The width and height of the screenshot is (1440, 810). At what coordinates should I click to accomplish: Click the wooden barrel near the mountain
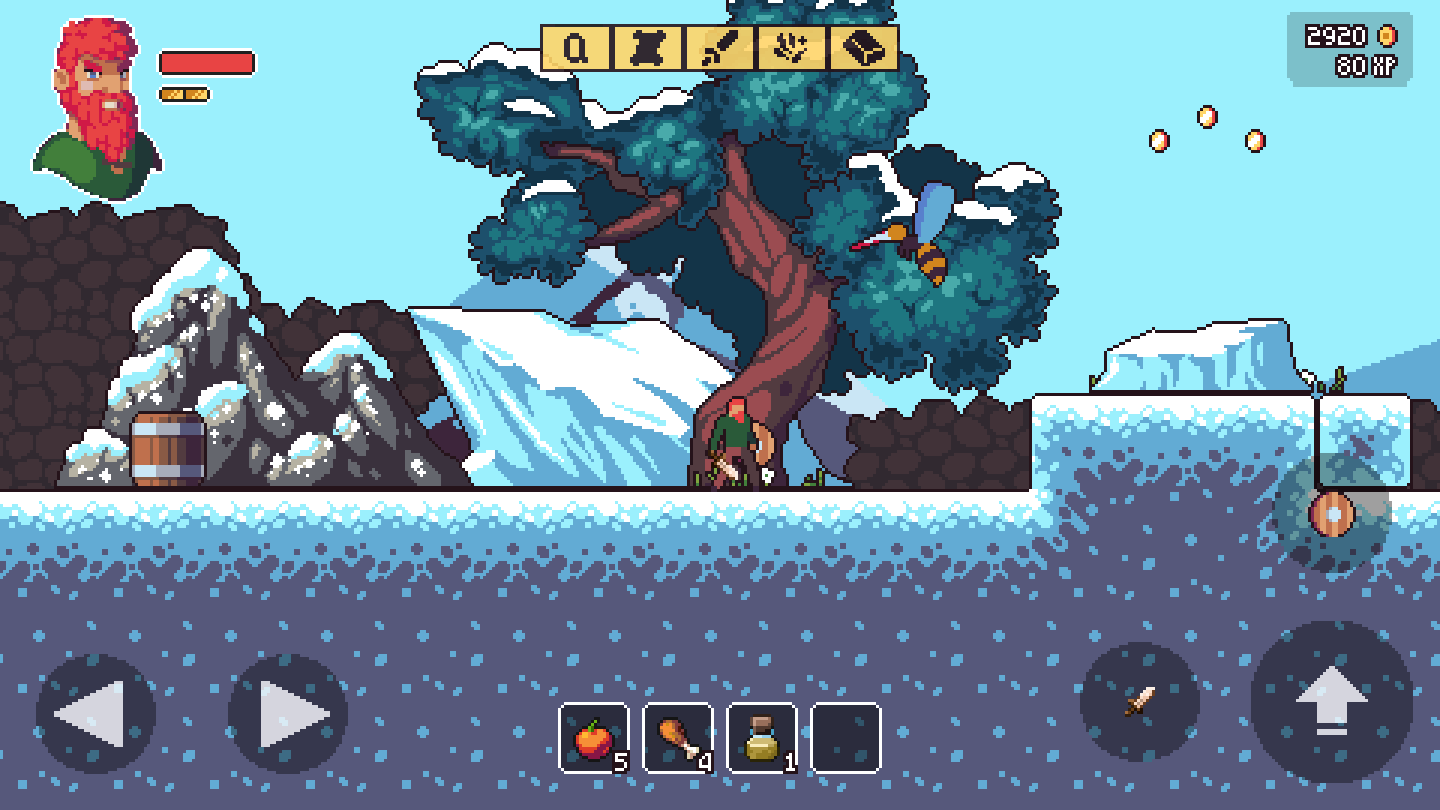click(166, 445)
